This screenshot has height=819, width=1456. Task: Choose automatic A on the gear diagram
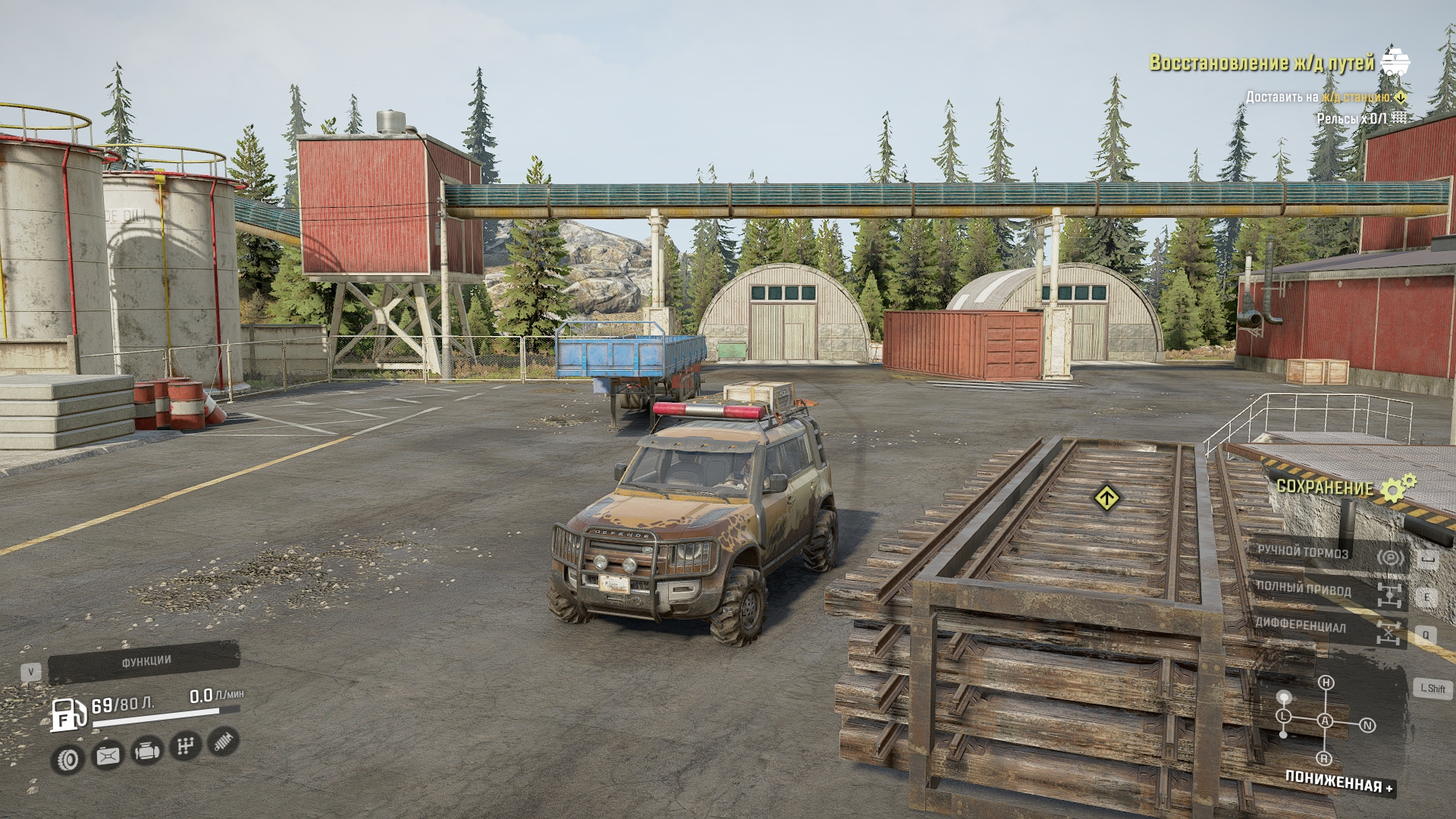(x=1325, y=720)
